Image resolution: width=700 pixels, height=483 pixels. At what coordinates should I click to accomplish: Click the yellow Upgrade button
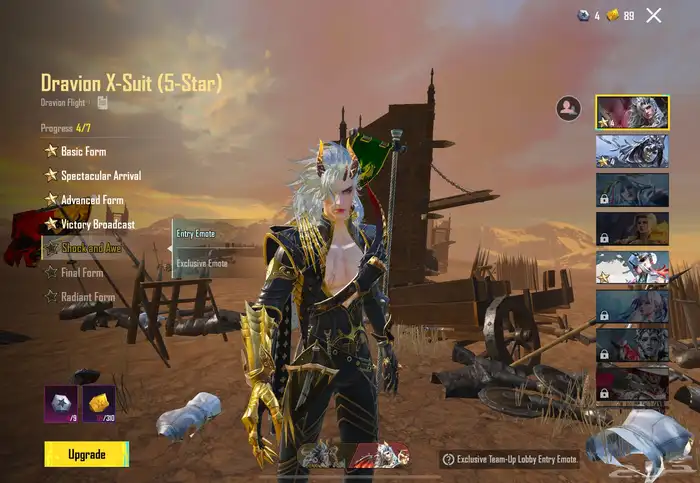[x=86, y=454]
